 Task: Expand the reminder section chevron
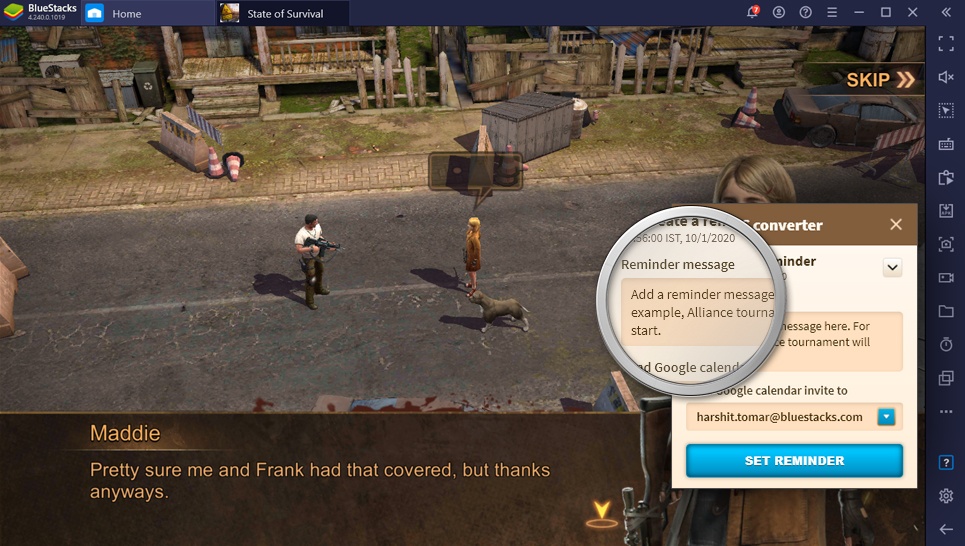coord(893,267)
